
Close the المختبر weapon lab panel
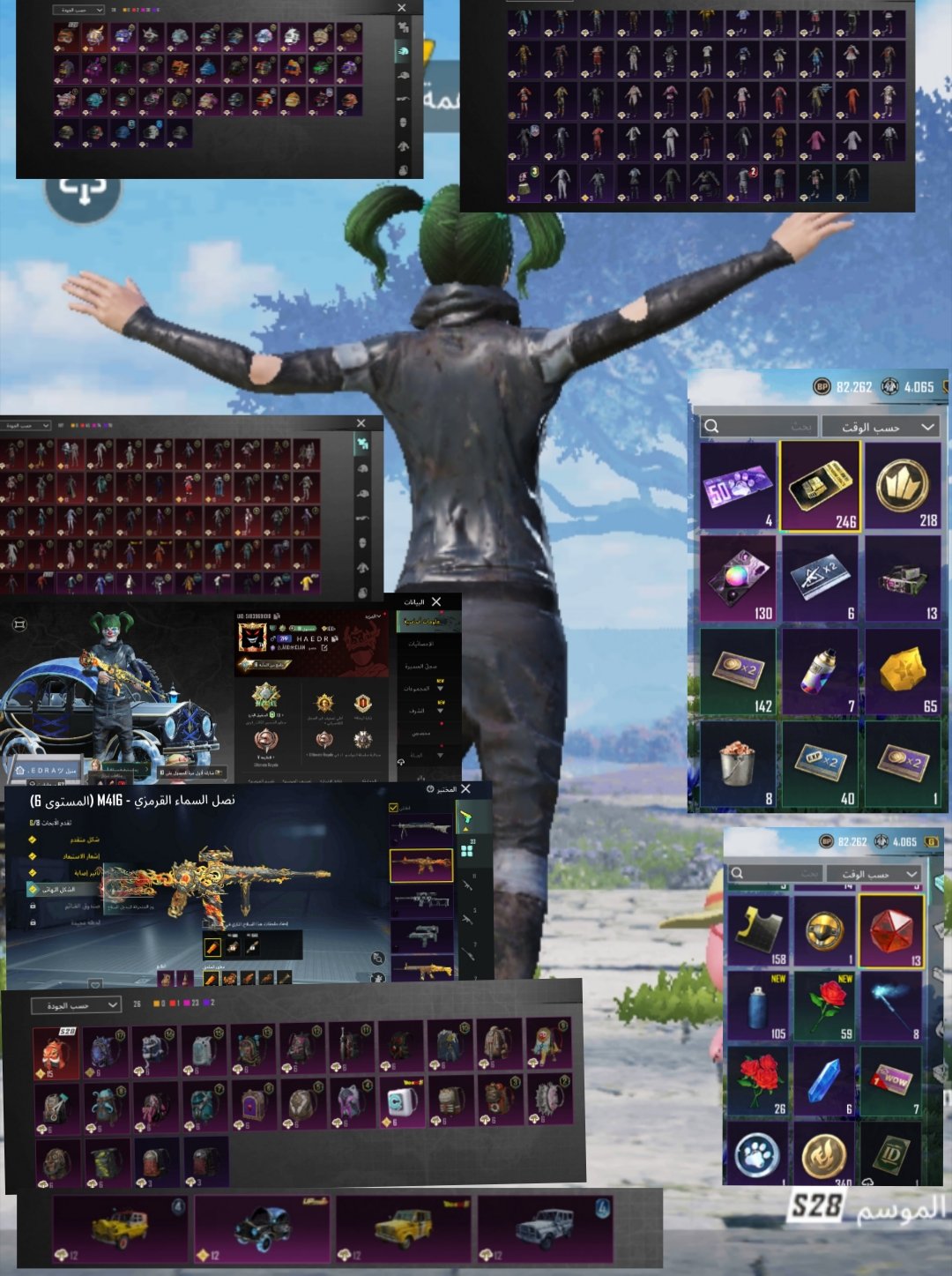[465, 789]
